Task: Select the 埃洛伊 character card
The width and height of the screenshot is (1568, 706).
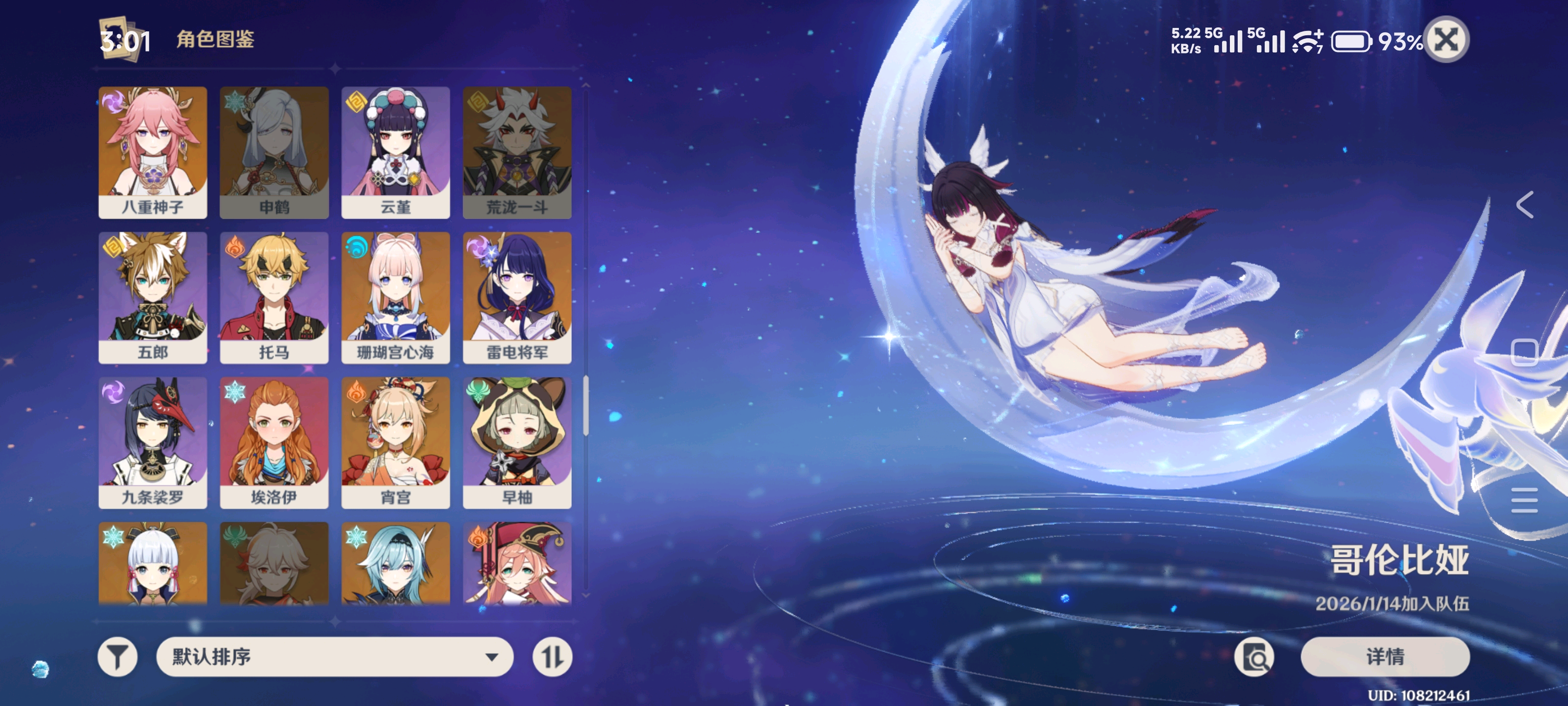Action: pyautogui.click(x=274, y=442)
